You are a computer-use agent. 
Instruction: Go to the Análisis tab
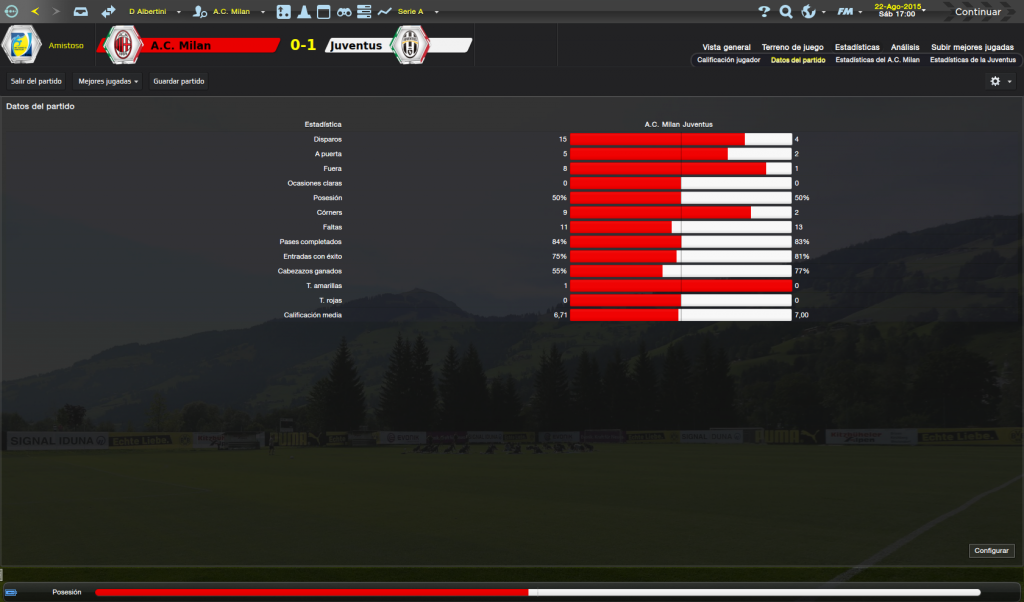905,47
